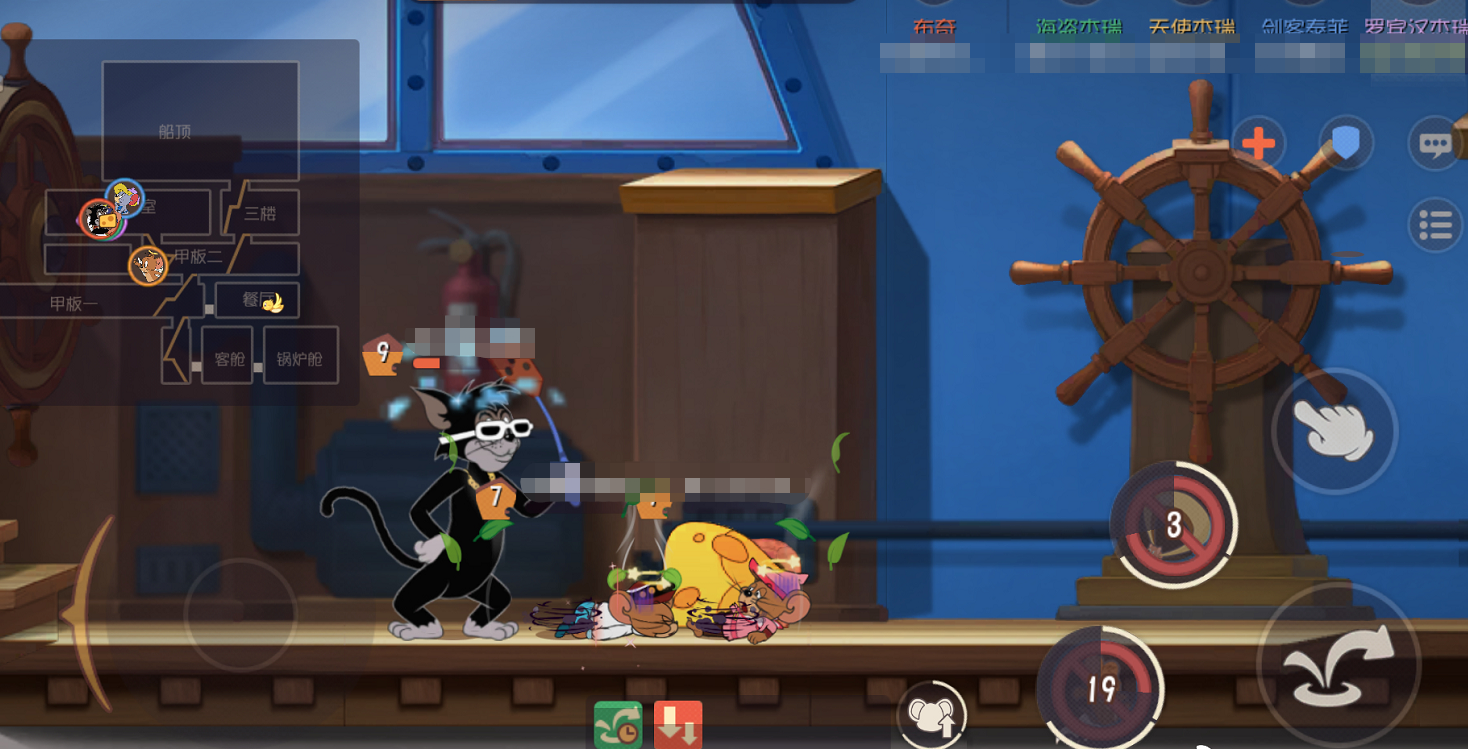Select player 天使杰瑞 in the top roster
The height and width of the screenshot is (749, 1468).
[x=1191, y=28]
